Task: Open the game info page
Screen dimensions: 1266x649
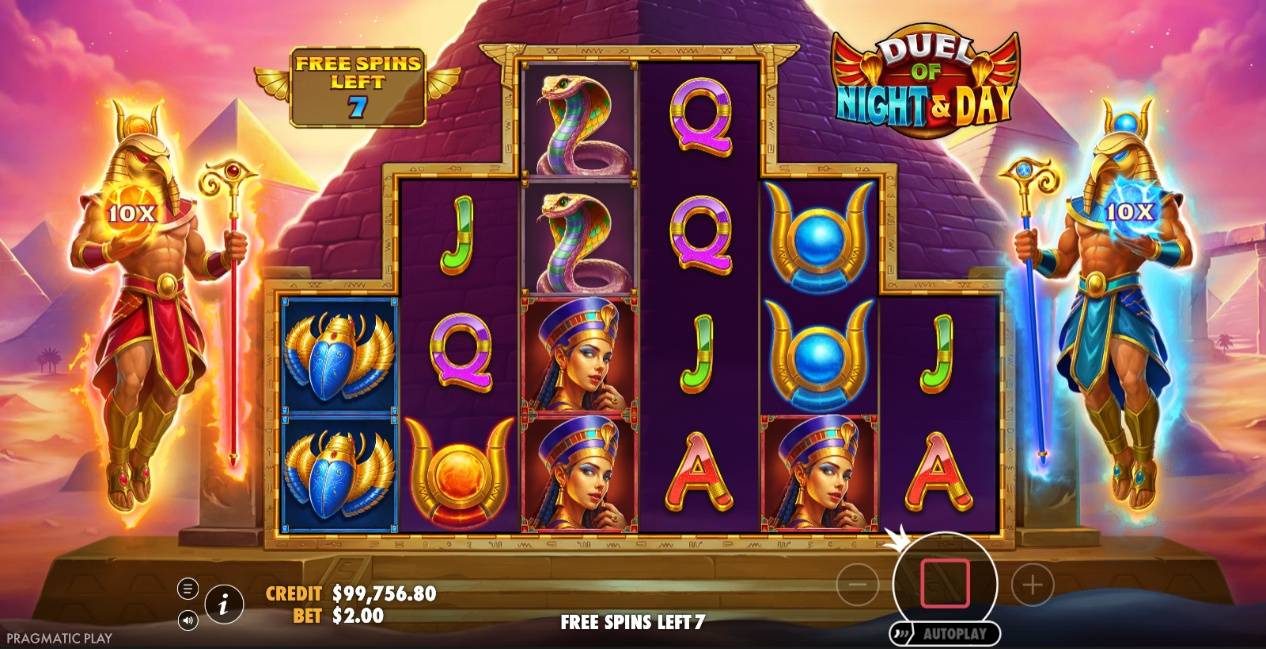Action: 225,603
